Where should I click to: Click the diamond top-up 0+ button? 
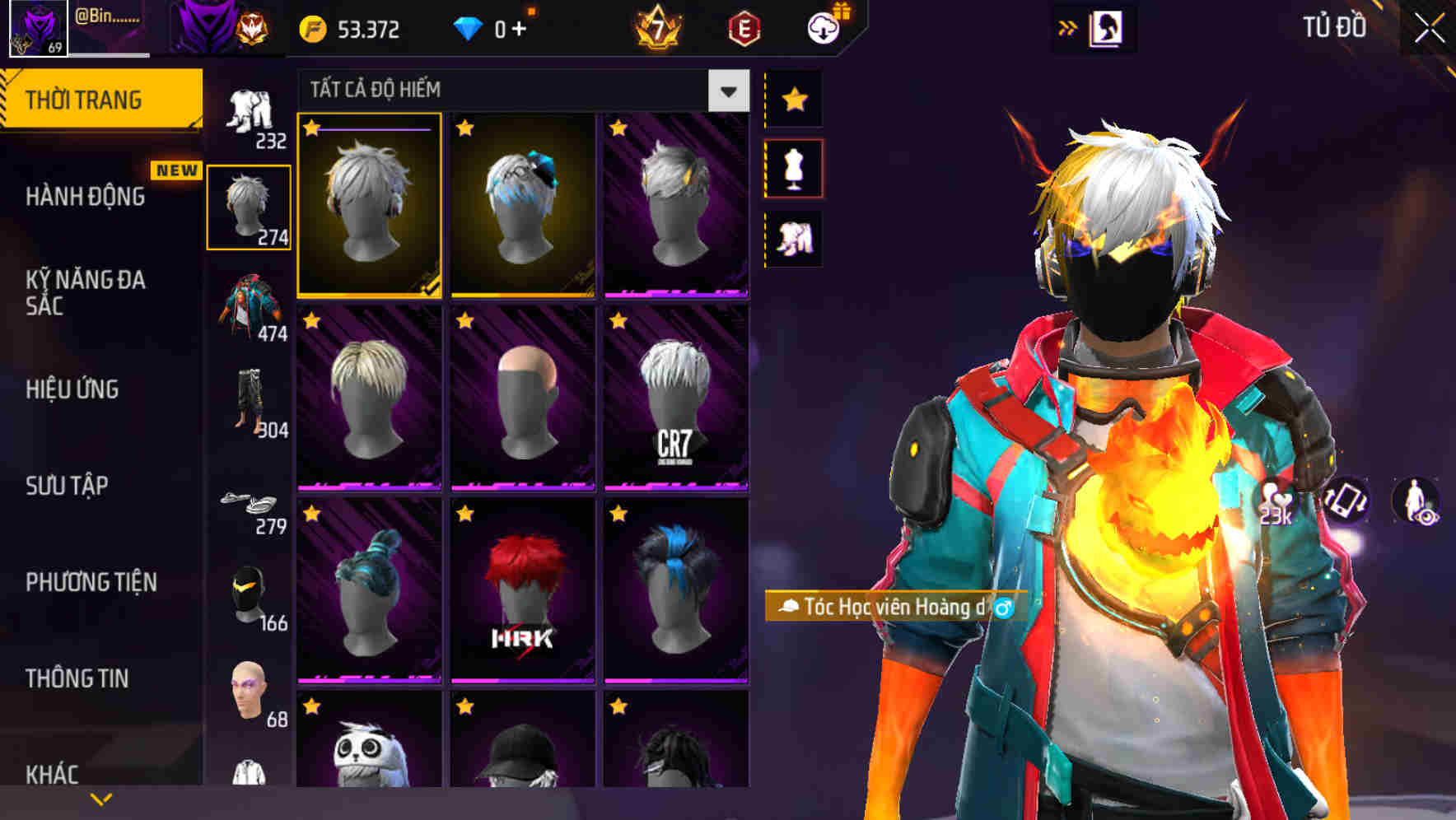tap(494, 29)
